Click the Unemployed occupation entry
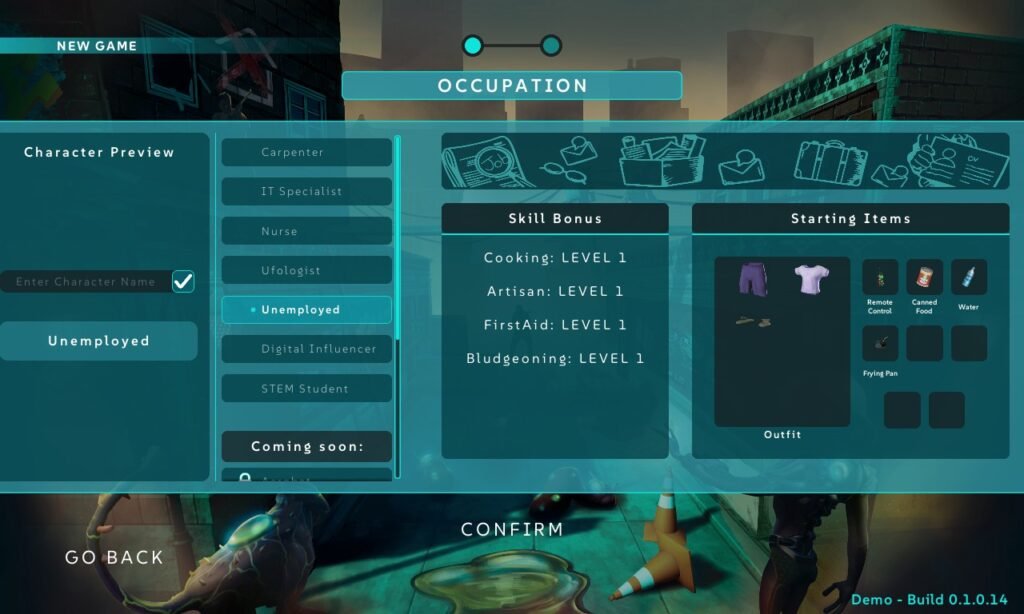 pos(306,310)
